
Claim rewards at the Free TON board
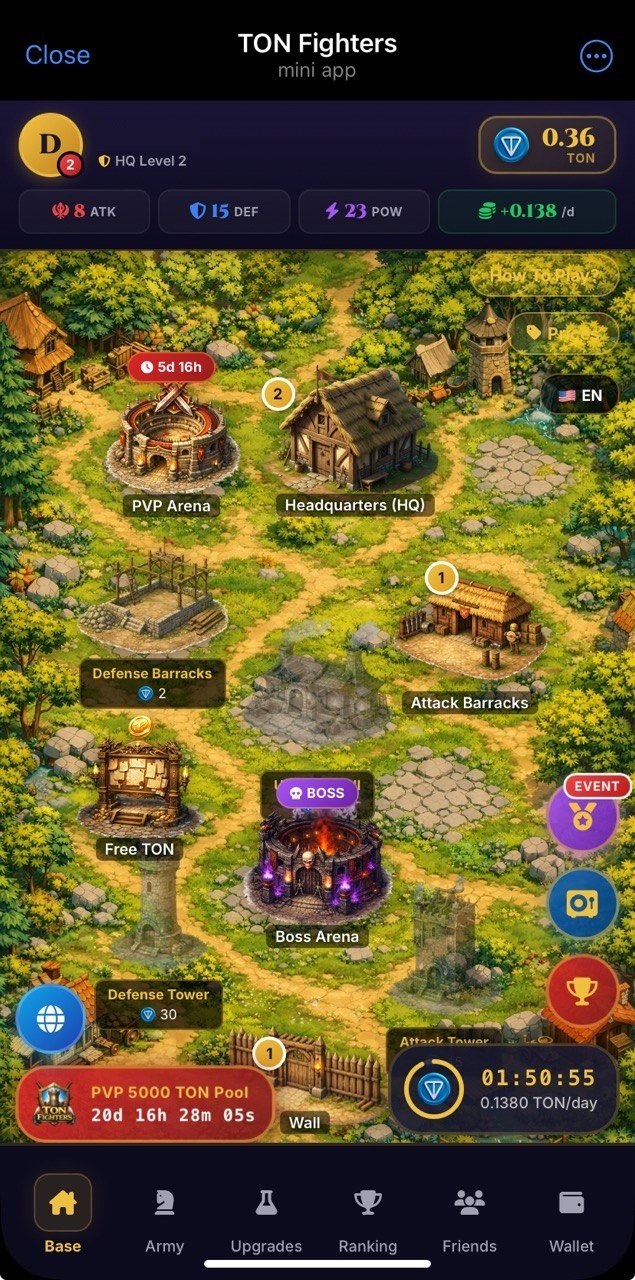pyautogui.click(x=139, y=790)
